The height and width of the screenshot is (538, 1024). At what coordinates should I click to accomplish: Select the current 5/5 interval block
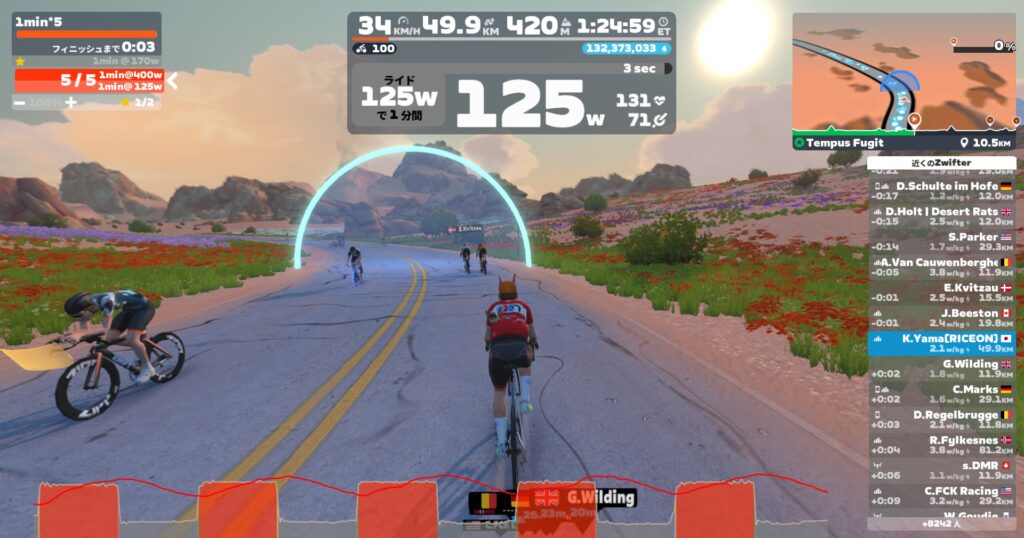88,81
